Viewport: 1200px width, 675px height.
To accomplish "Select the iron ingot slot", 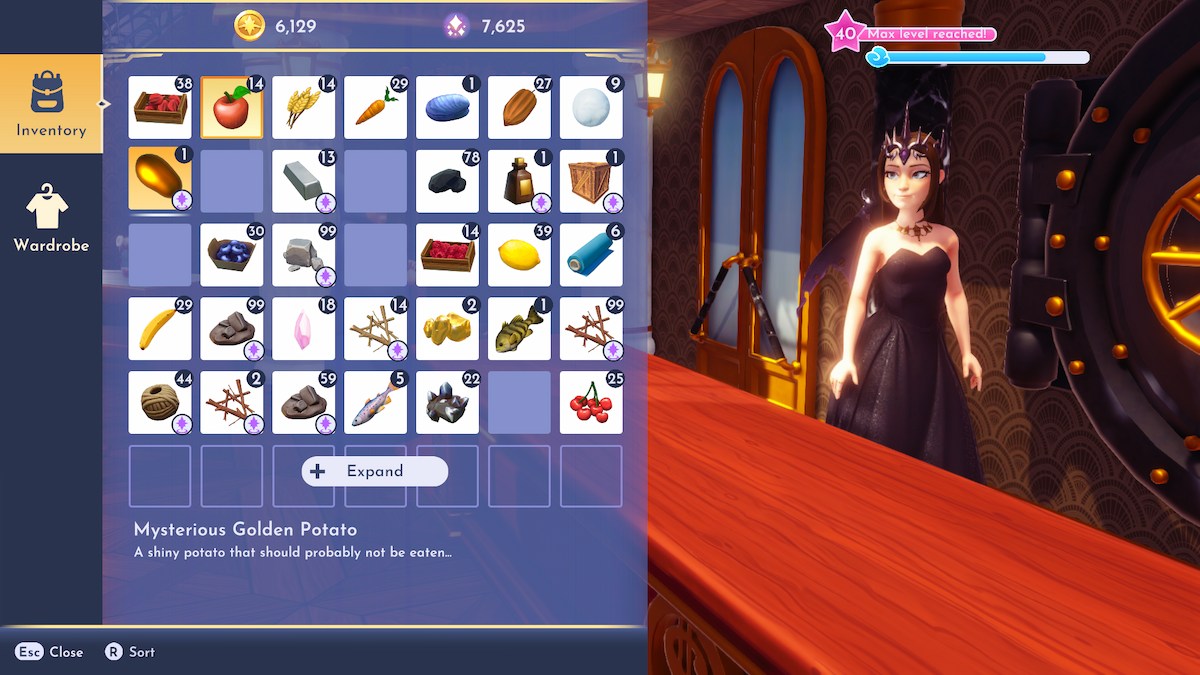I will coord(304,180).
